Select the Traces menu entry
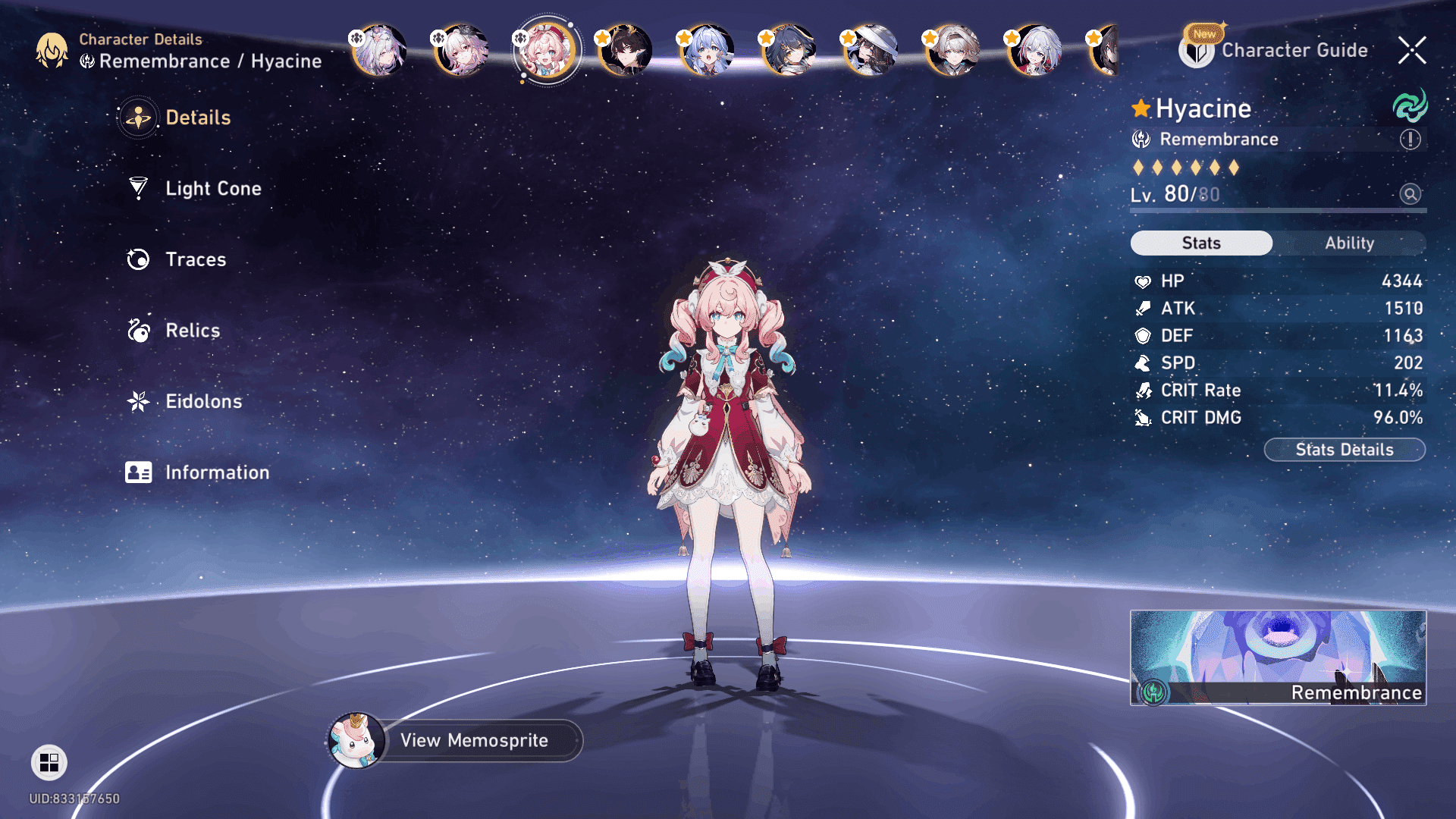 (195, 259)
